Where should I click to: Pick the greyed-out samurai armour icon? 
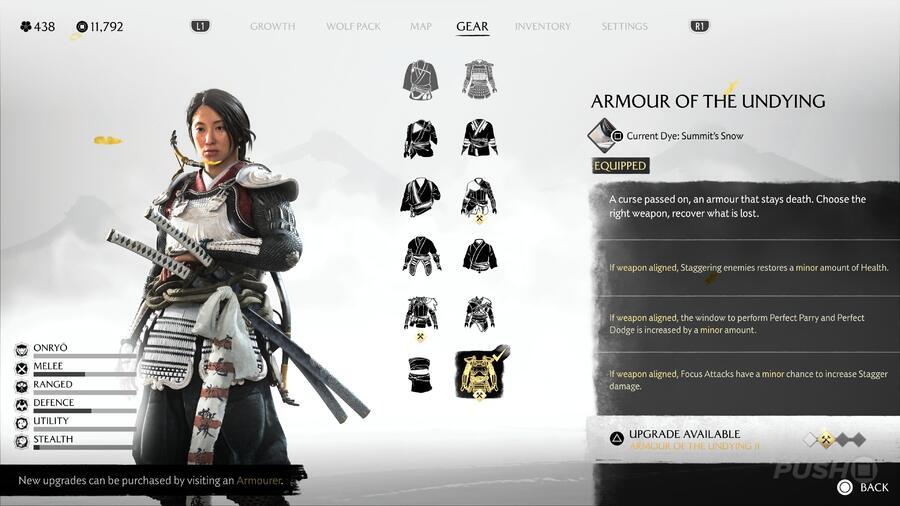pyautogui.click(x=480, y=78)
